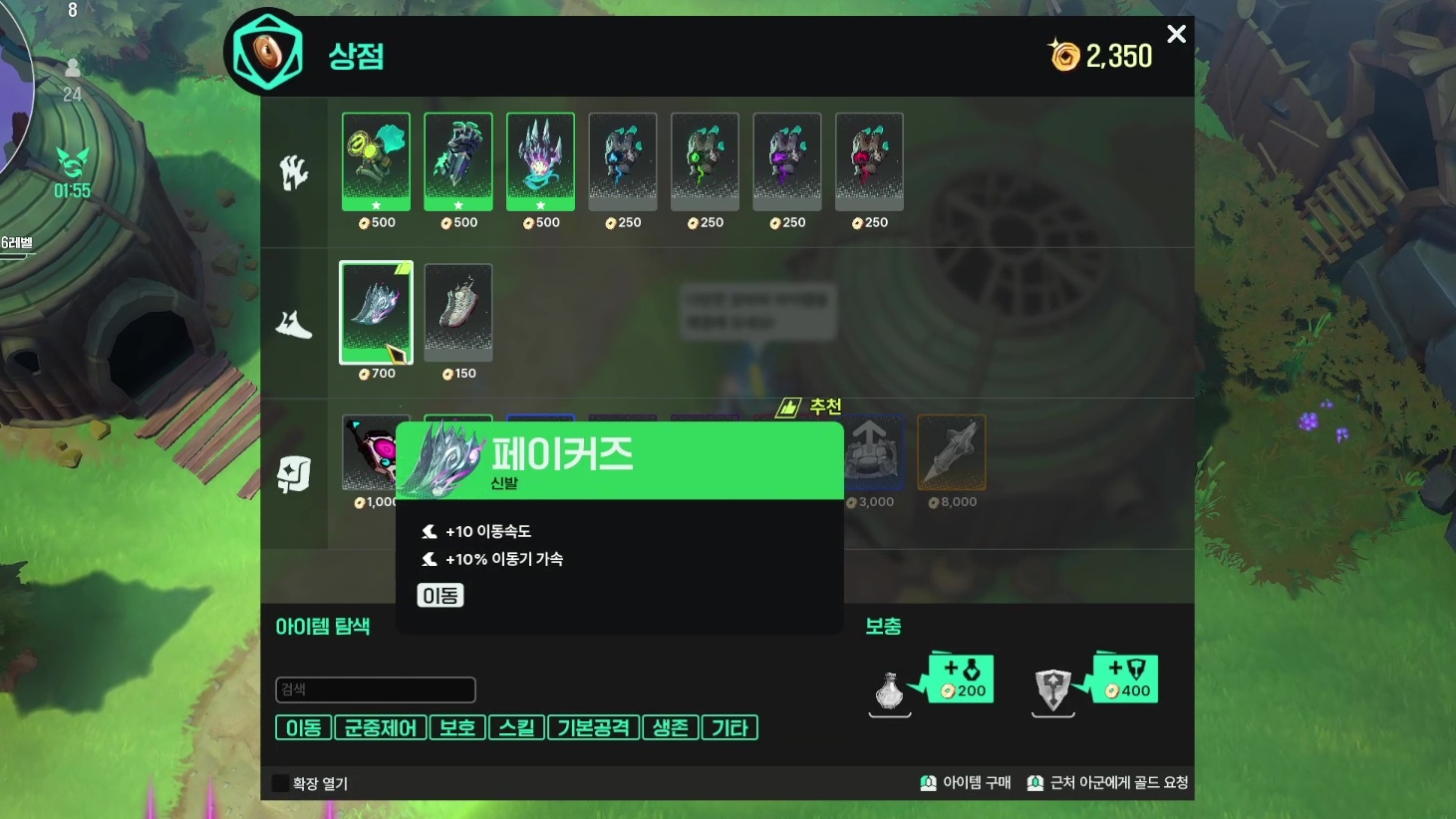
Task: Select the 기타 filter tag
Action: [729, 728]
